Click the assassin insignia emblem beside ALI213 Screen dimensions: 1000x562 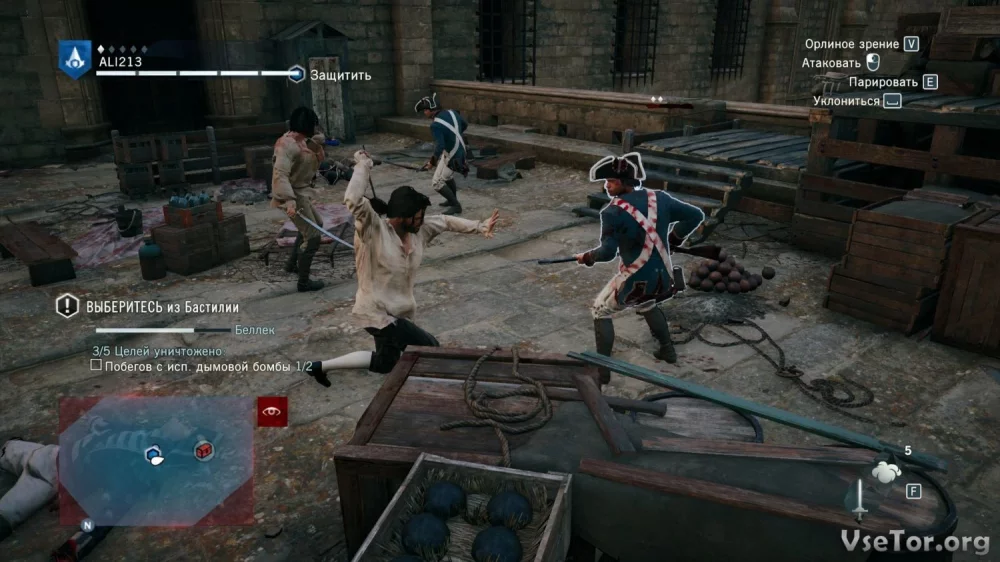point(74,59)
